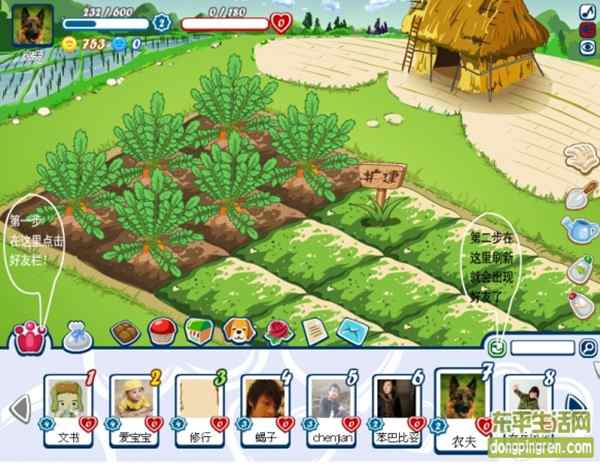Toggle the eye visibility button
The width and height of the screenshot is (600, 464).
pos(587,47)
